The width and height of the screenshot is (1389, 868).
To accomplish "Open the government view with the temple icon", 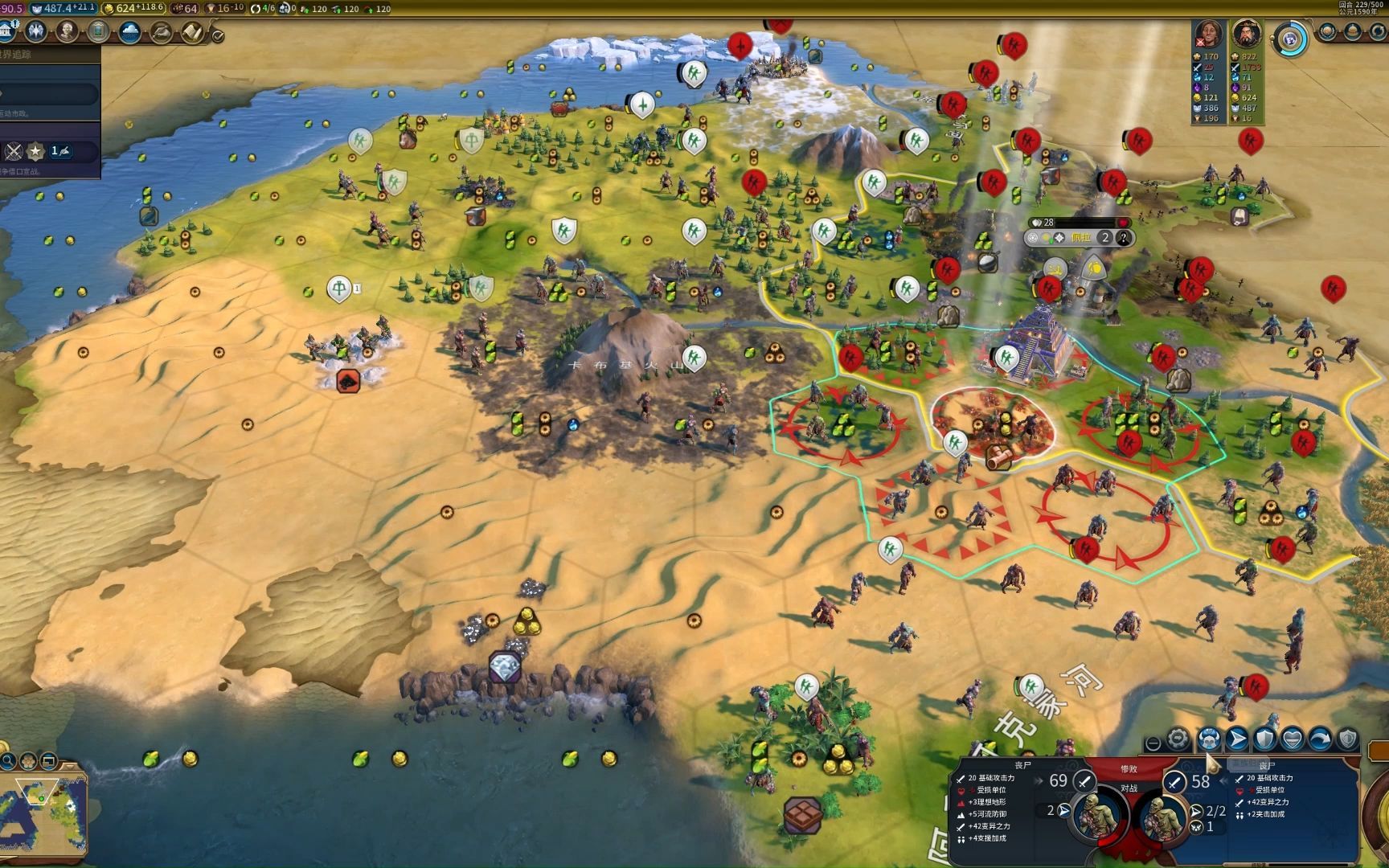I will (x=7, y=31).
